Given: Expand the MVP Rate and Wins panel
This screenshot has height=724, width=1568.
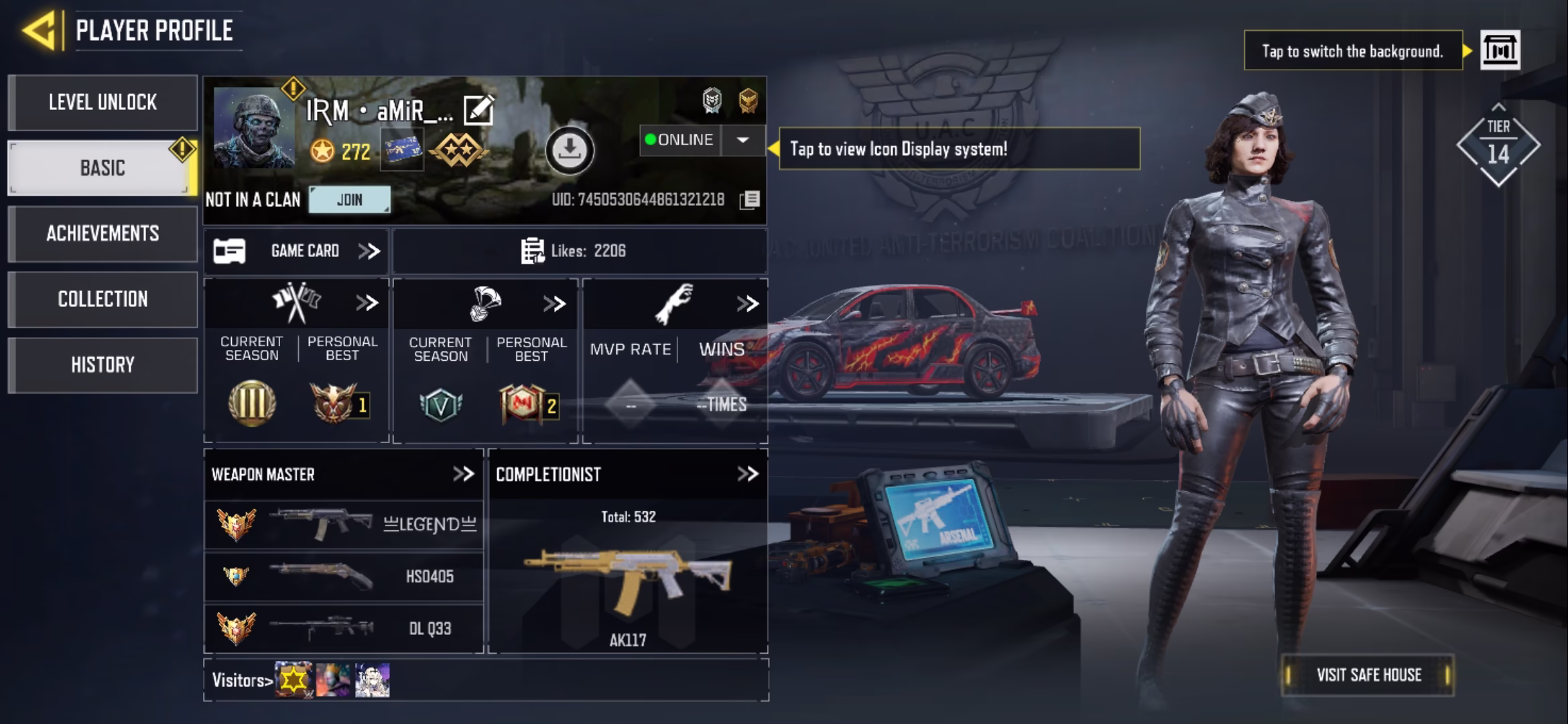Looking at the screenshot, I should 747,304.
